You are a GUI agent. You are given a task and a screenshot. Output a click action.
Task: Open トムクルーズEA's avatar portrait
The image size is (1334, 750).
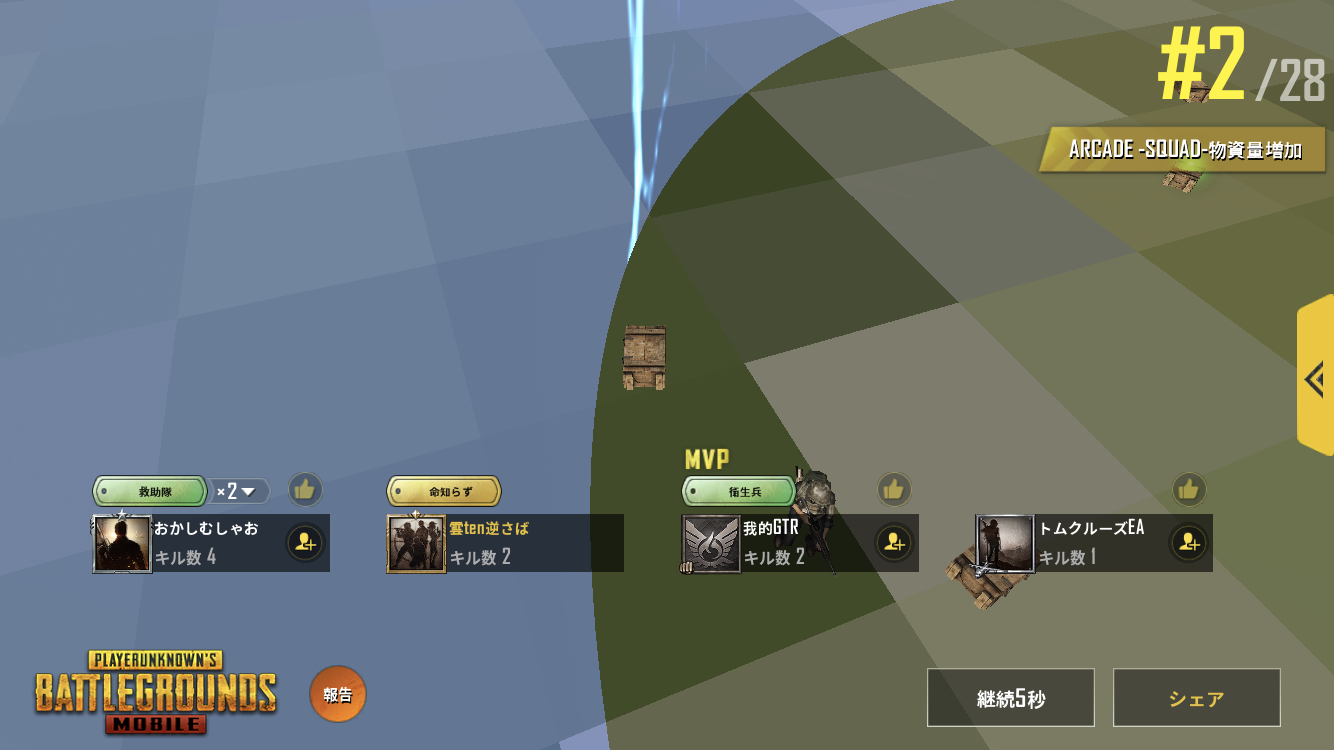[x=1005, y=543]
